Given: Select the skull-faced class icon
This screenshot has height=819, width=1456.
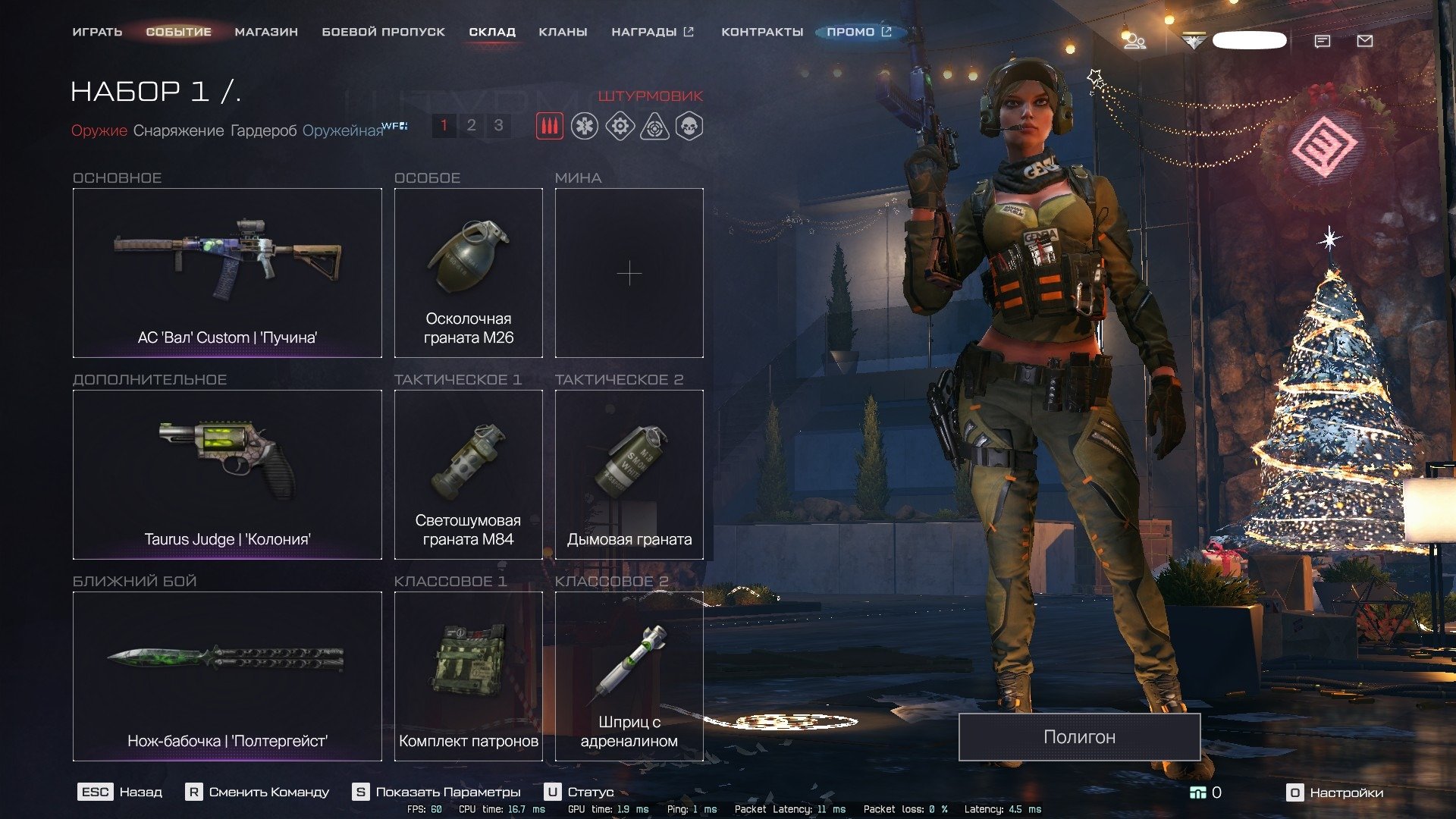Looking at the screenshot, I should [x=689, y=126].
